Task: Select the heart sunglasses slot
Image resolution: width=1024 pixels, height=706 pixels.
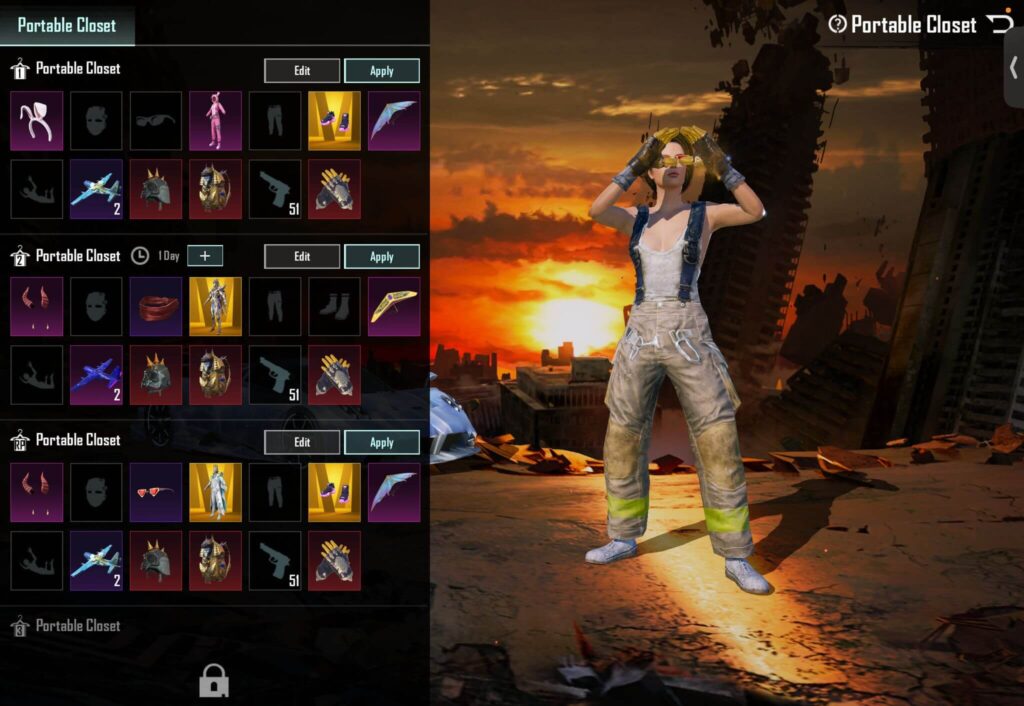Action: click(156, 492)
